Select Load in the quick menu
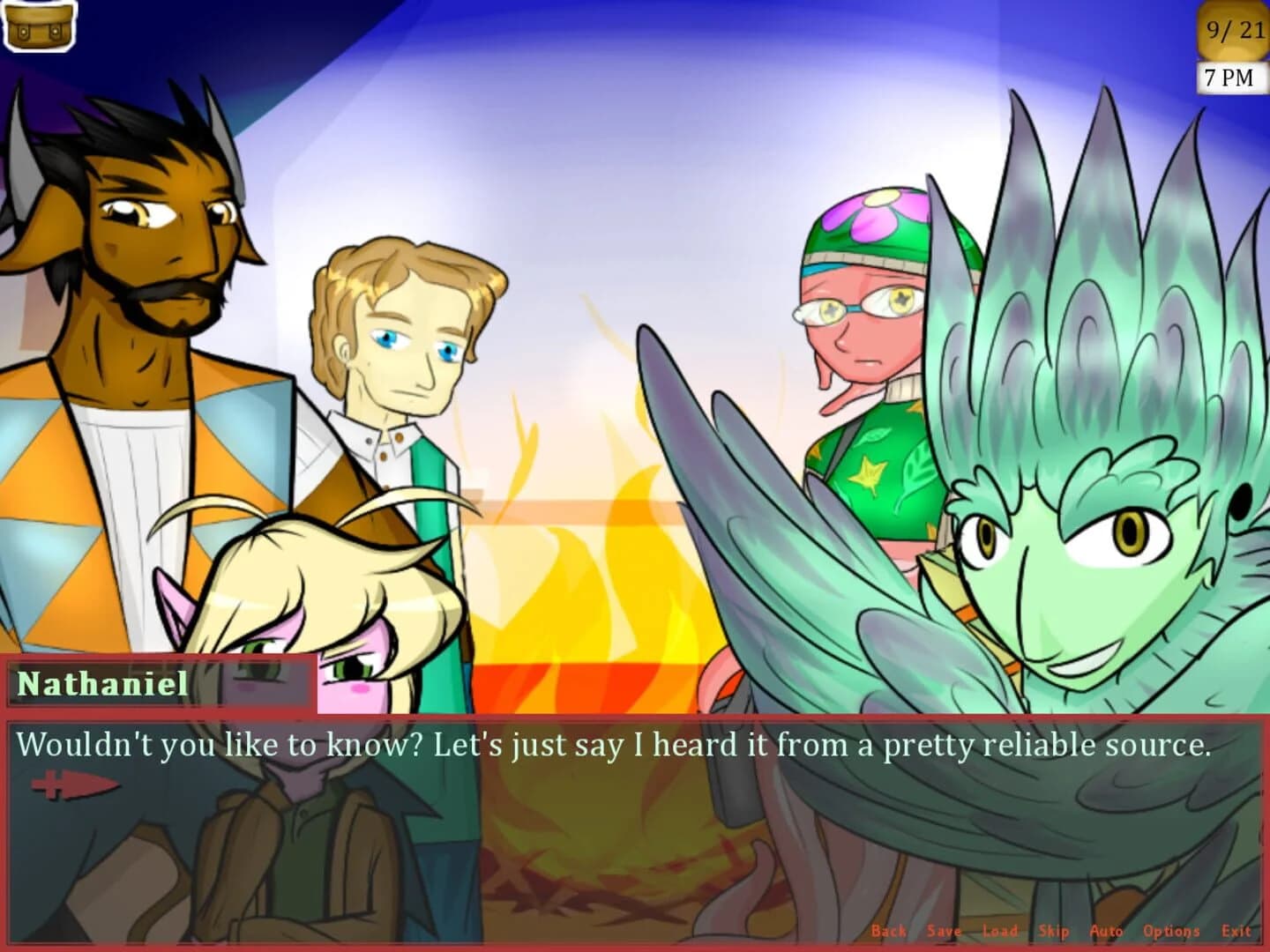Image resolution: width=1270 pixels, height=952 pixels. (999, 930)
